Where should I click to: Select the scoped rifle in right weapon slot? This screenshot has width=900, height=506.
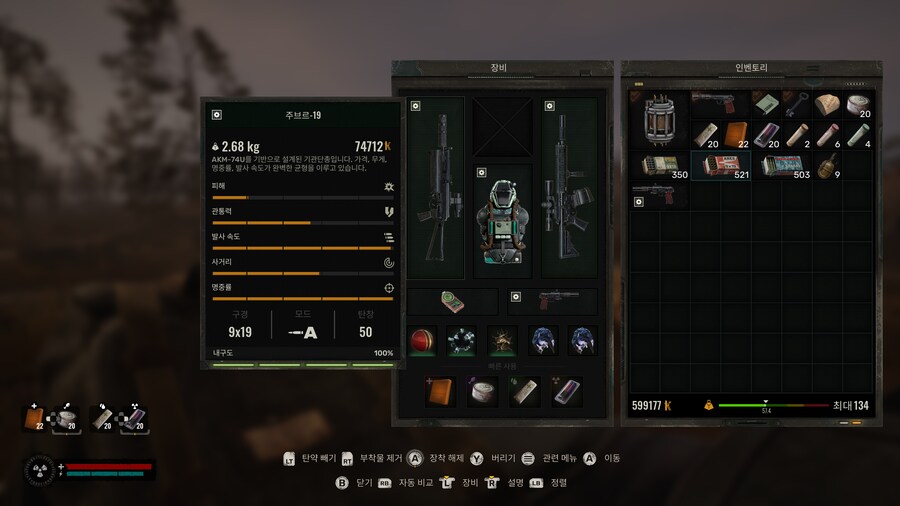[x=569, y=187]
